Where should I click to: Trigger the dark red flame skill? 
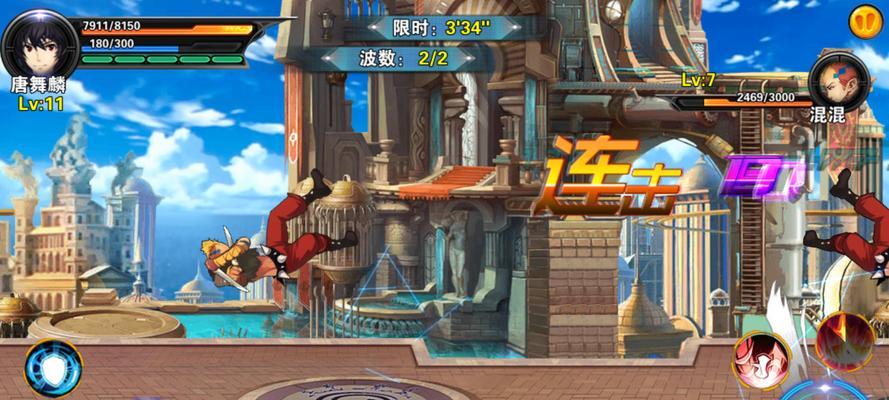pyautogui.click(x=844, y=342)
